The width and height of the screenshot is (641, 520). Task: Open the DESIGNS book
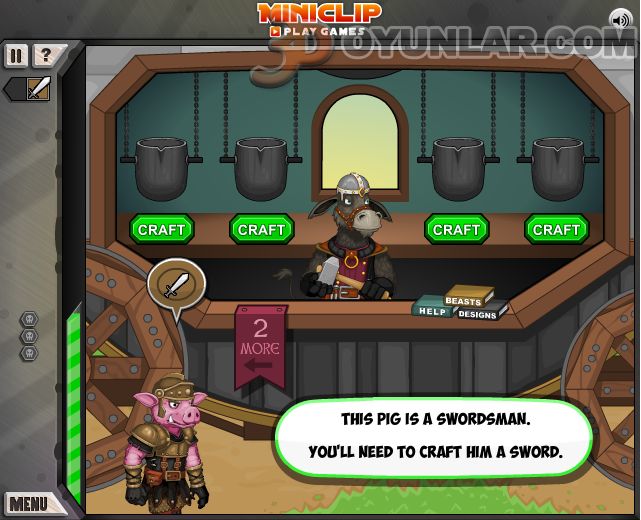[478, 314]
